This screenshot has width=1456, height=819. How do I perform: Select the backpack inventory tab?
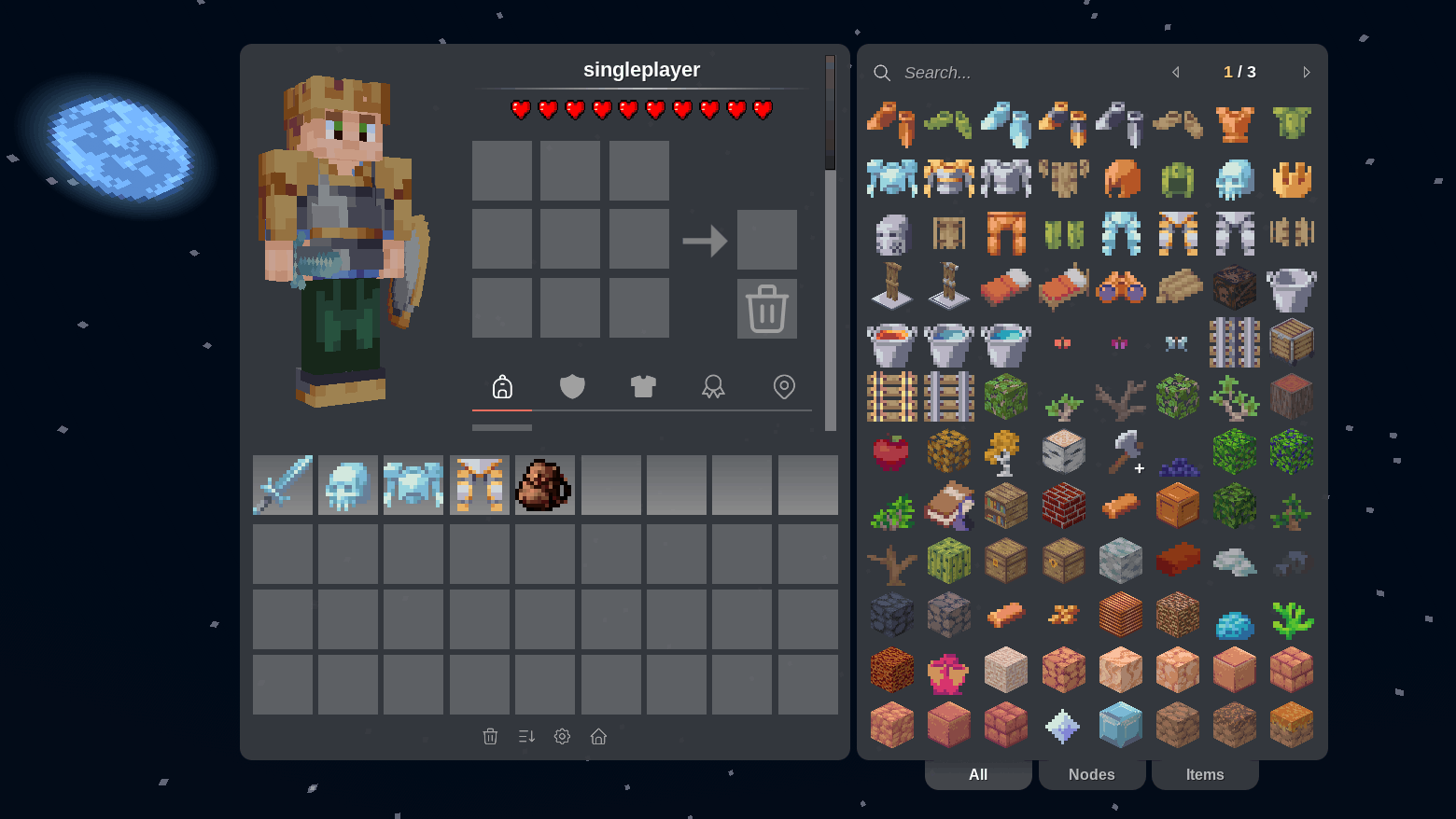coord(502,386)
